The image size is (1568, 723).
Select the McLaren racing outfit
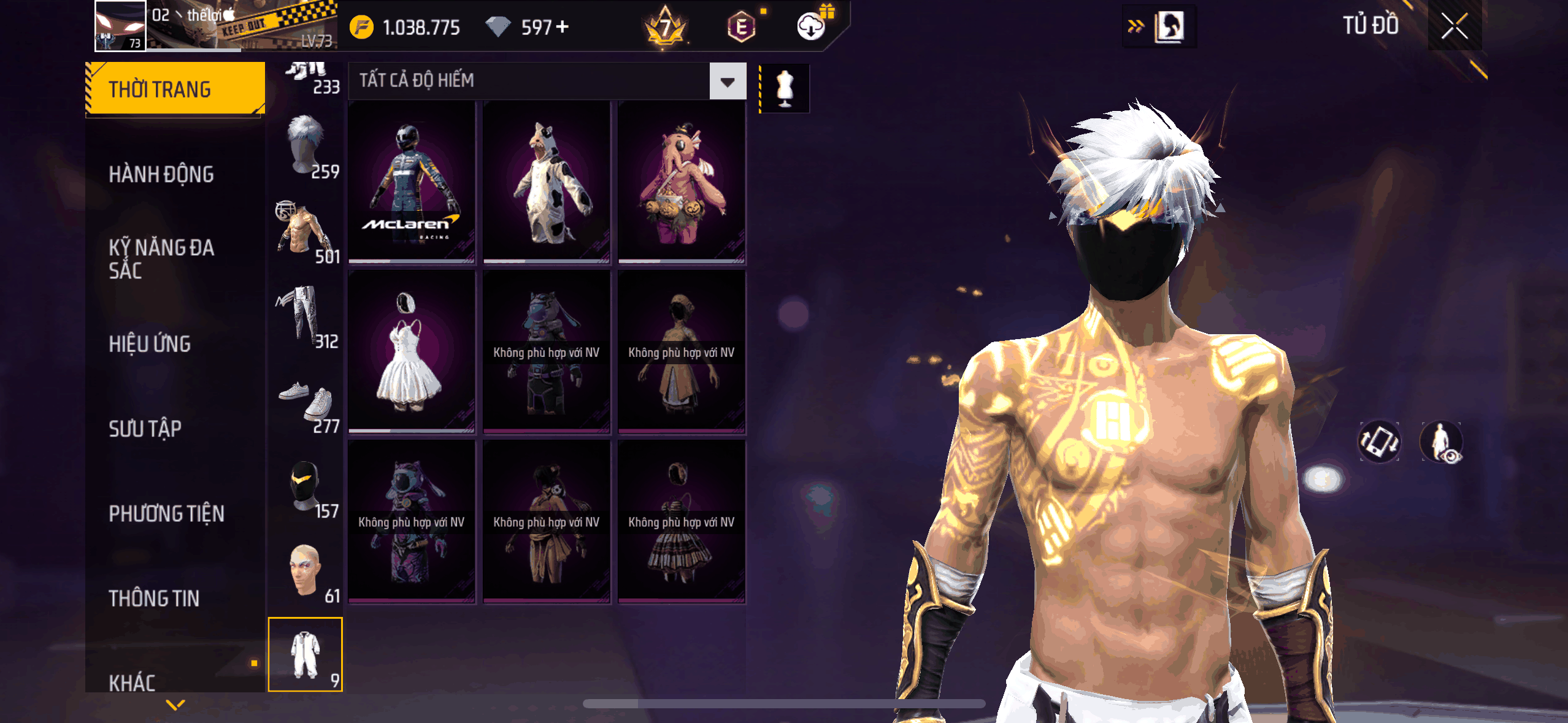(412, 183)
